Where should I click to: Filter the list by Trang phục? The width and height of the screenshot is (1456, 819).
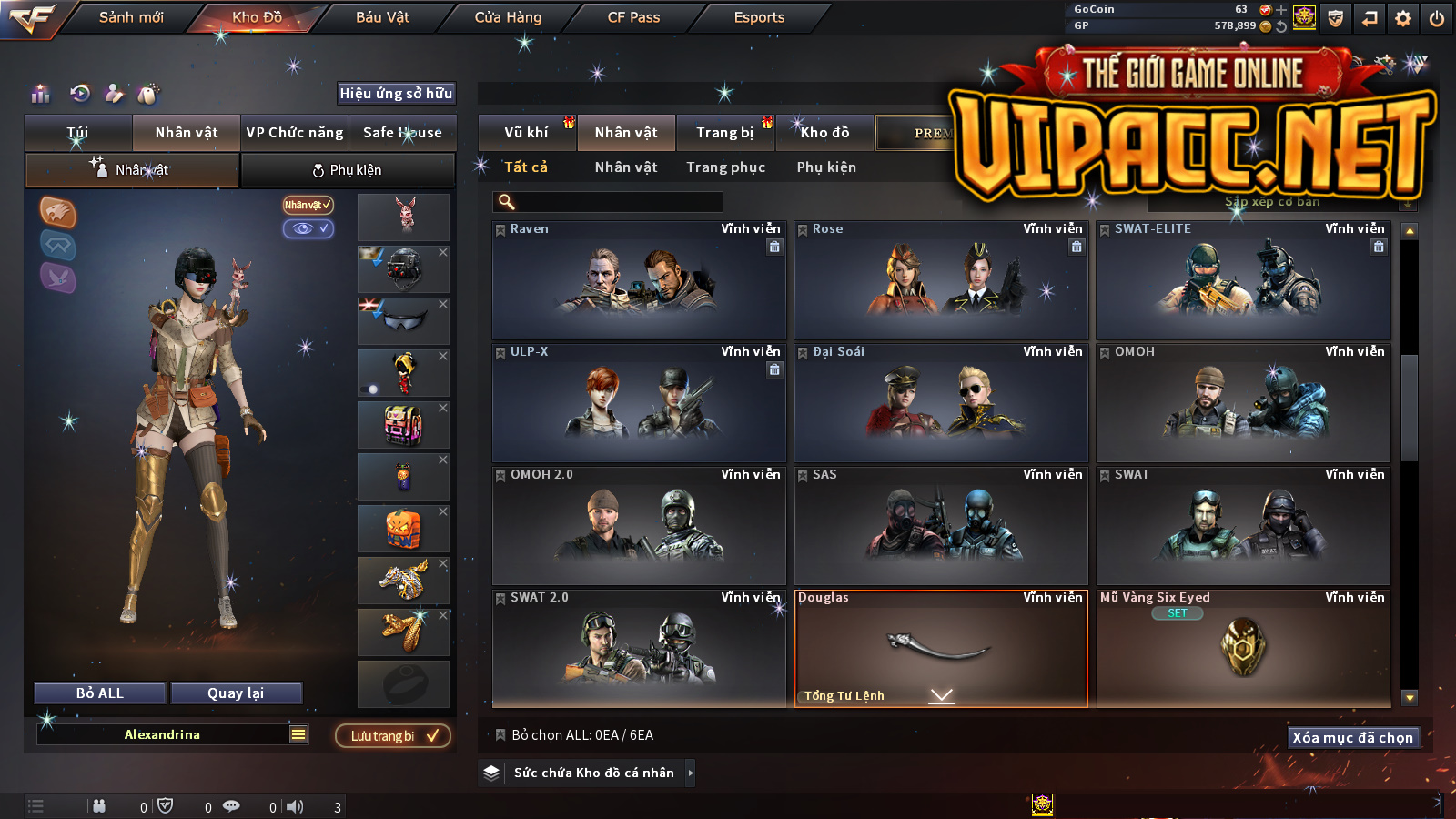[x=725, y=167]
